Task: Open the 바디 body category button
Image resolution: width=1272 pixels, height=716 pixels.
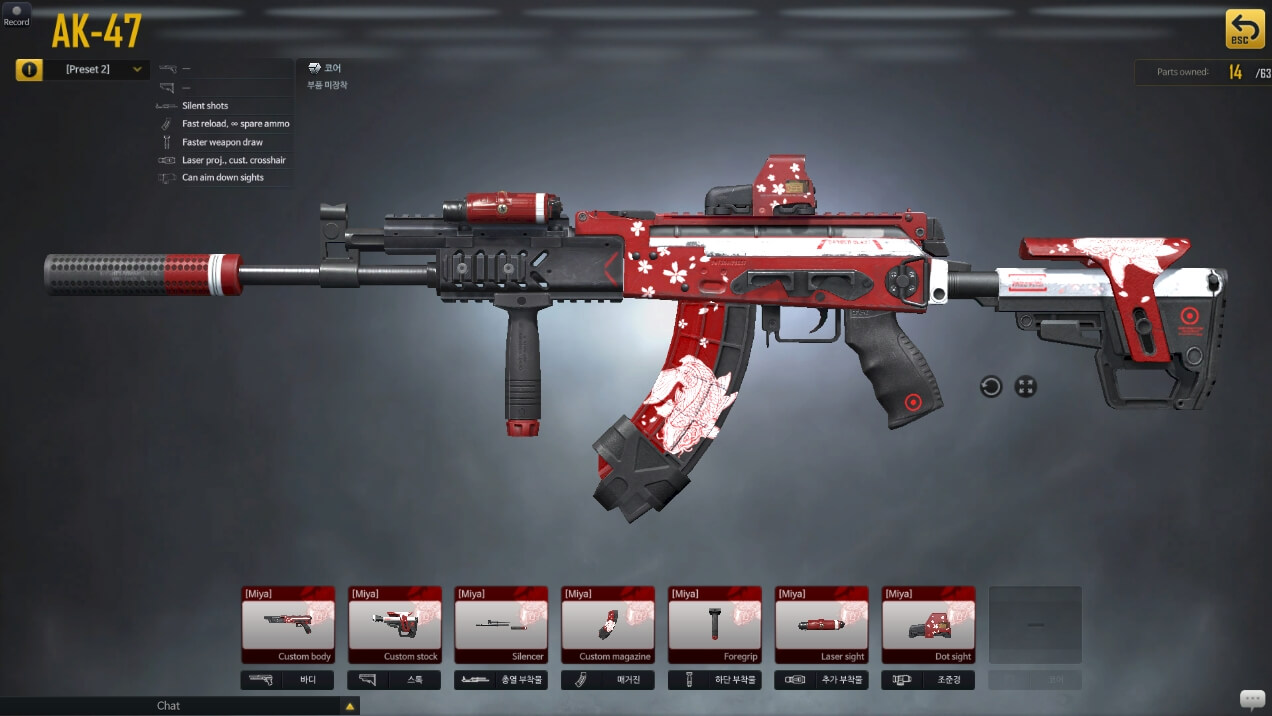Action: [x=287, y=680]
